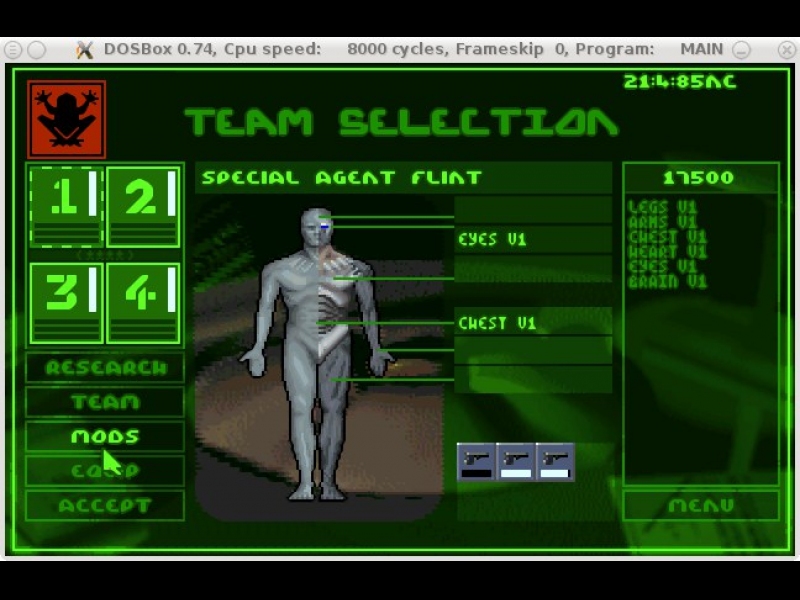Open the Menu button

[x=700, y=506]
